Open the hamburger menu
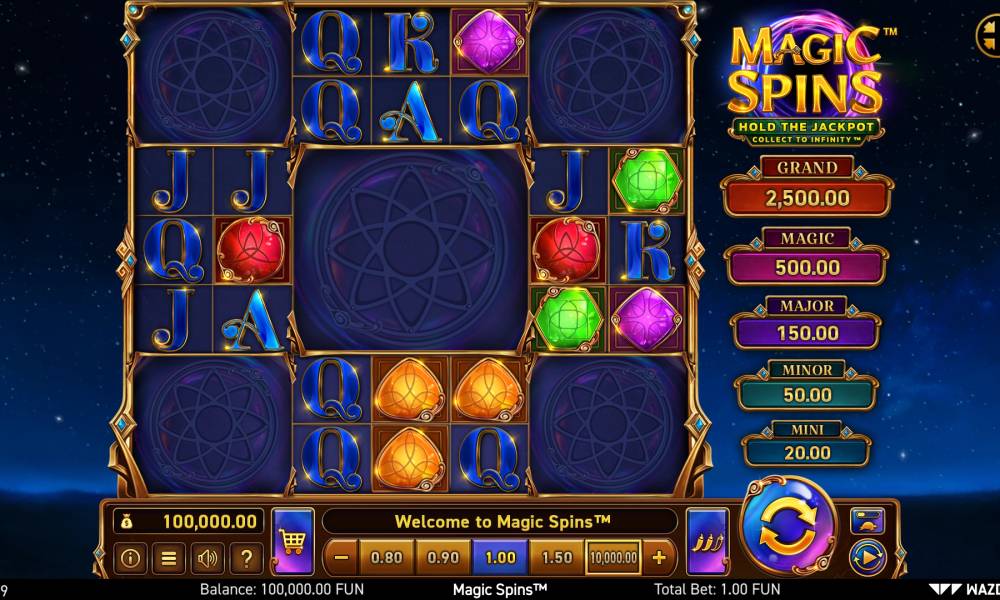The image size is (1000, 600). (x=168, y=558)
